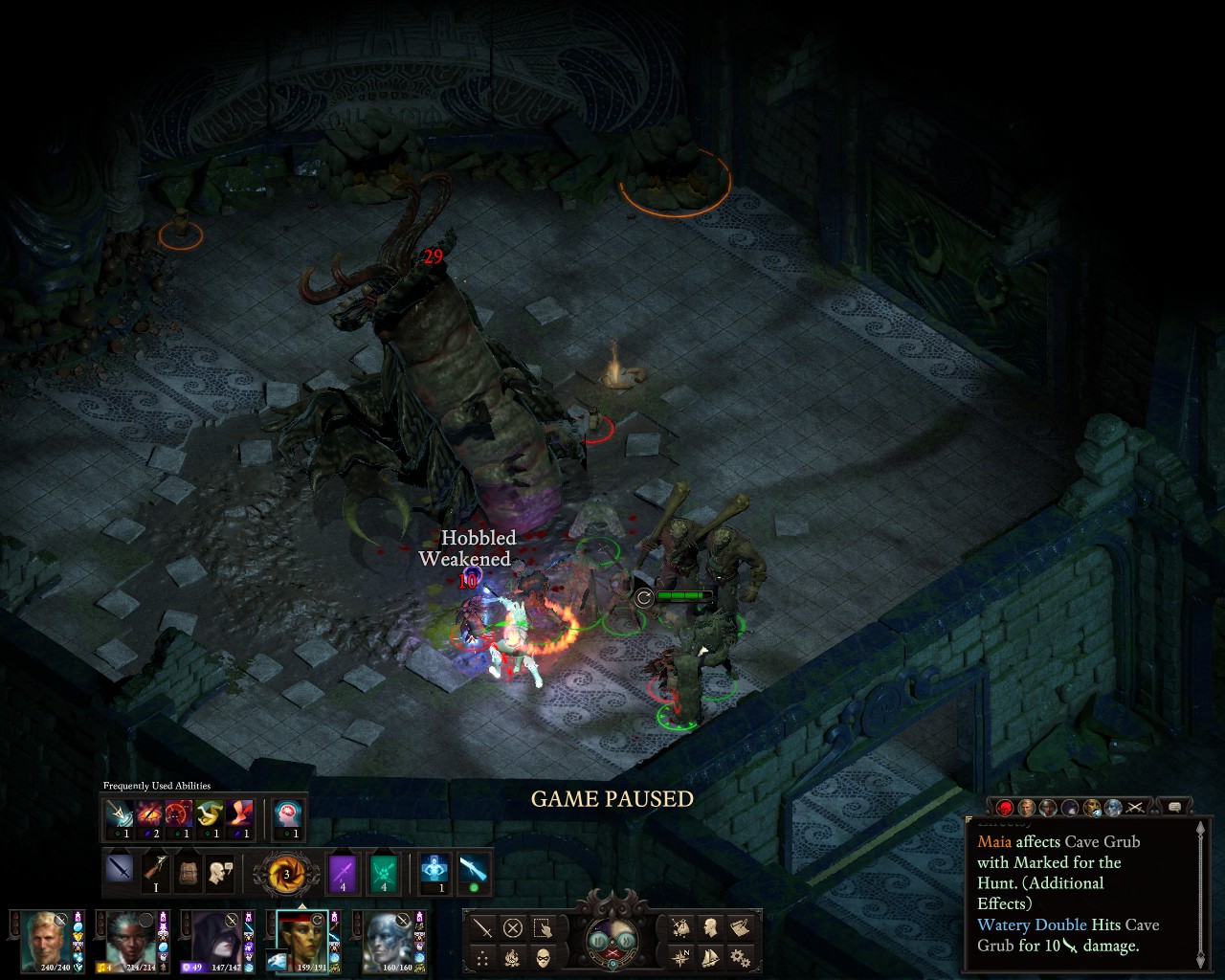Image resolution: width=1225 pixels, height=980 pixels.
Task: Open the area map compass button
Action: (680, 957)
